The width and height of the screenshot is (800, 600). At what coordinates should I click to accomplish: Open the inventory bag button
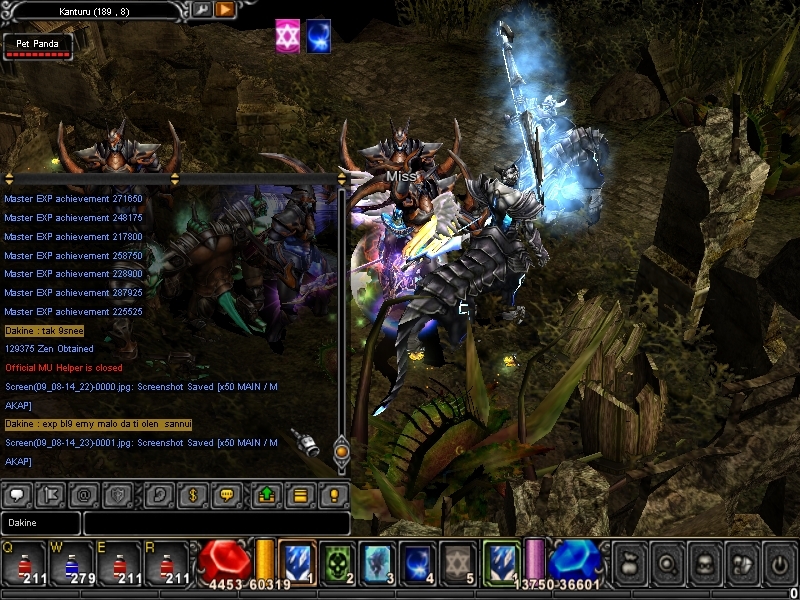coord(628,564)
